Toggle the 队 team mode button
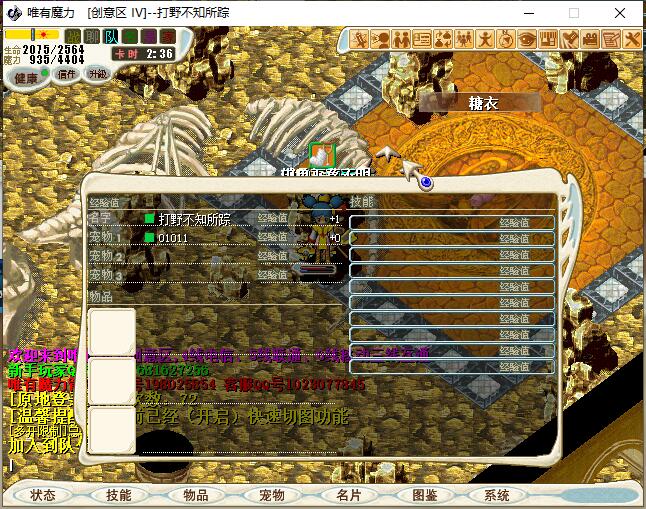This screenshot has width=646, height=509. click(111, 37)
